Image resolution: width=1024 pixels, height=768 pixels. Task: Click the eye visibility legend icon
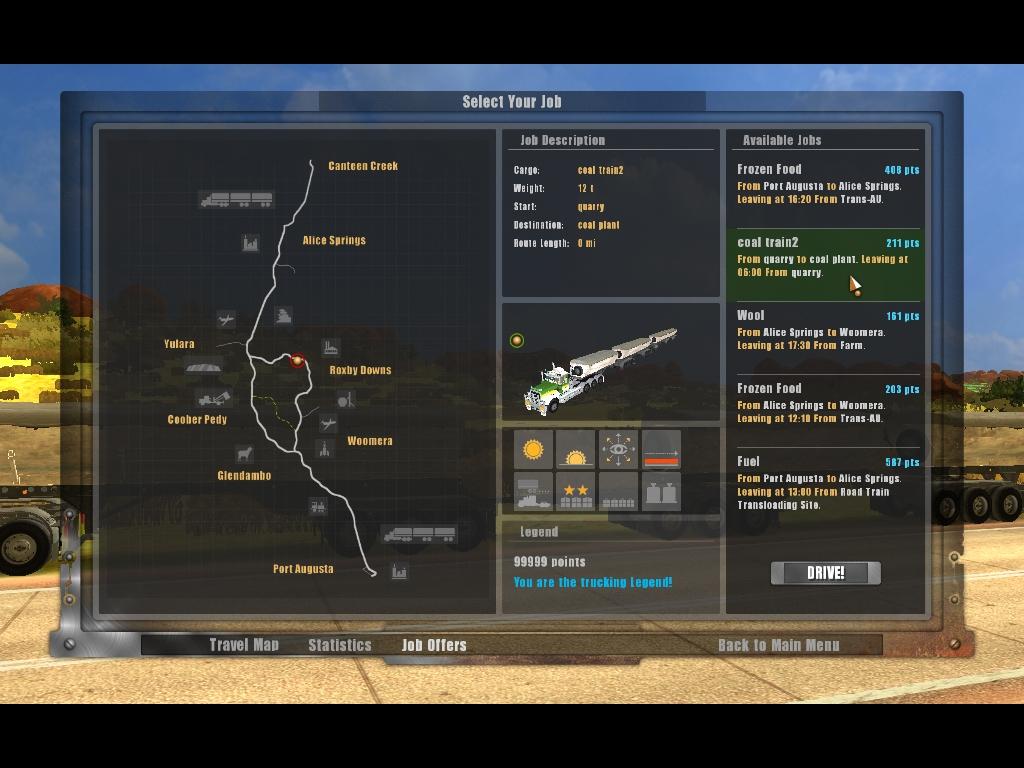(x=618, y=450)
